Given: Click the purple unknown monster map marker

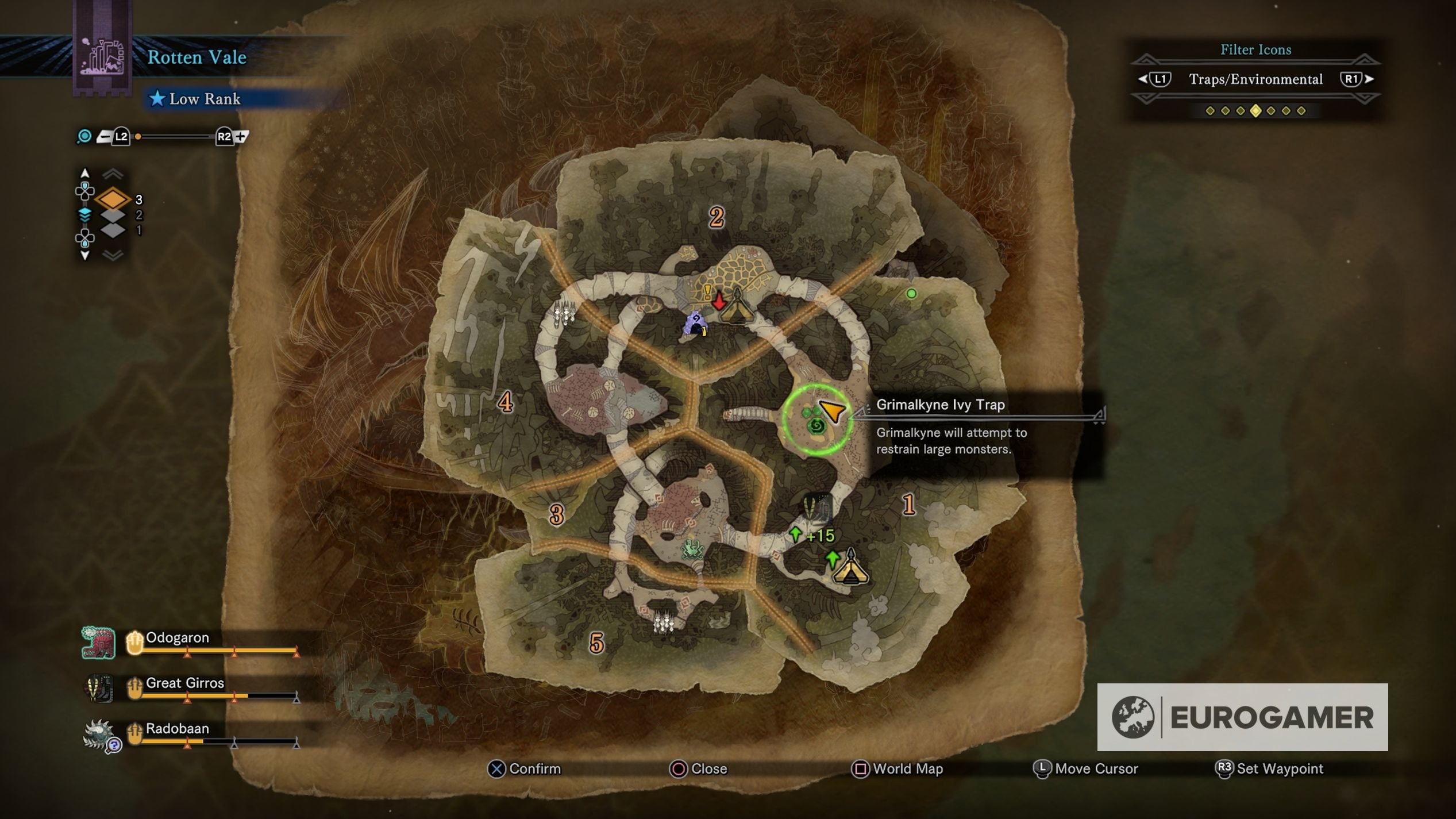Looking at the screenshot, I should tap(695, 324).
